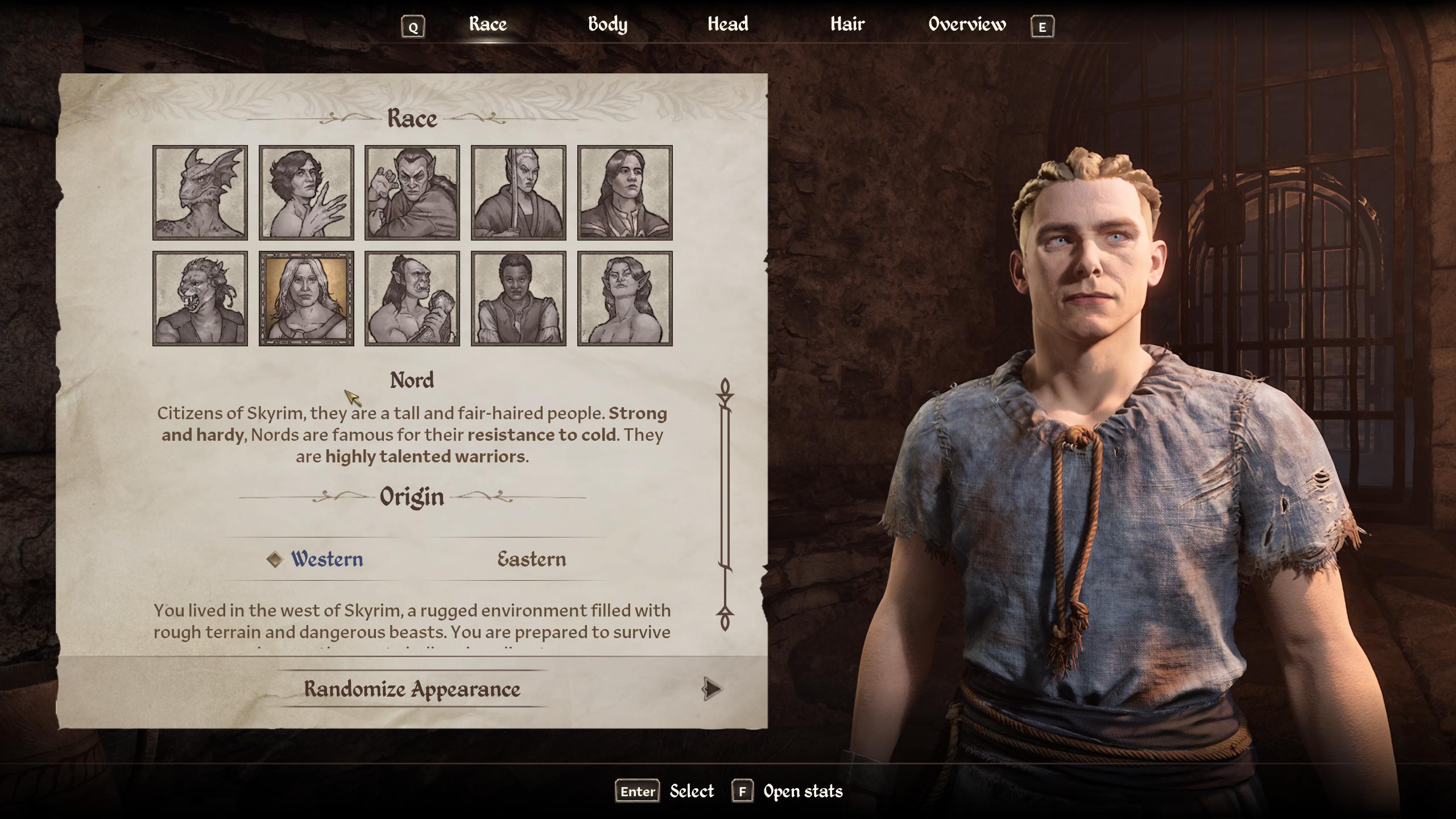Click Randomize Appearance
Screen dimensions: 1456x819
(x=411, y=690)
